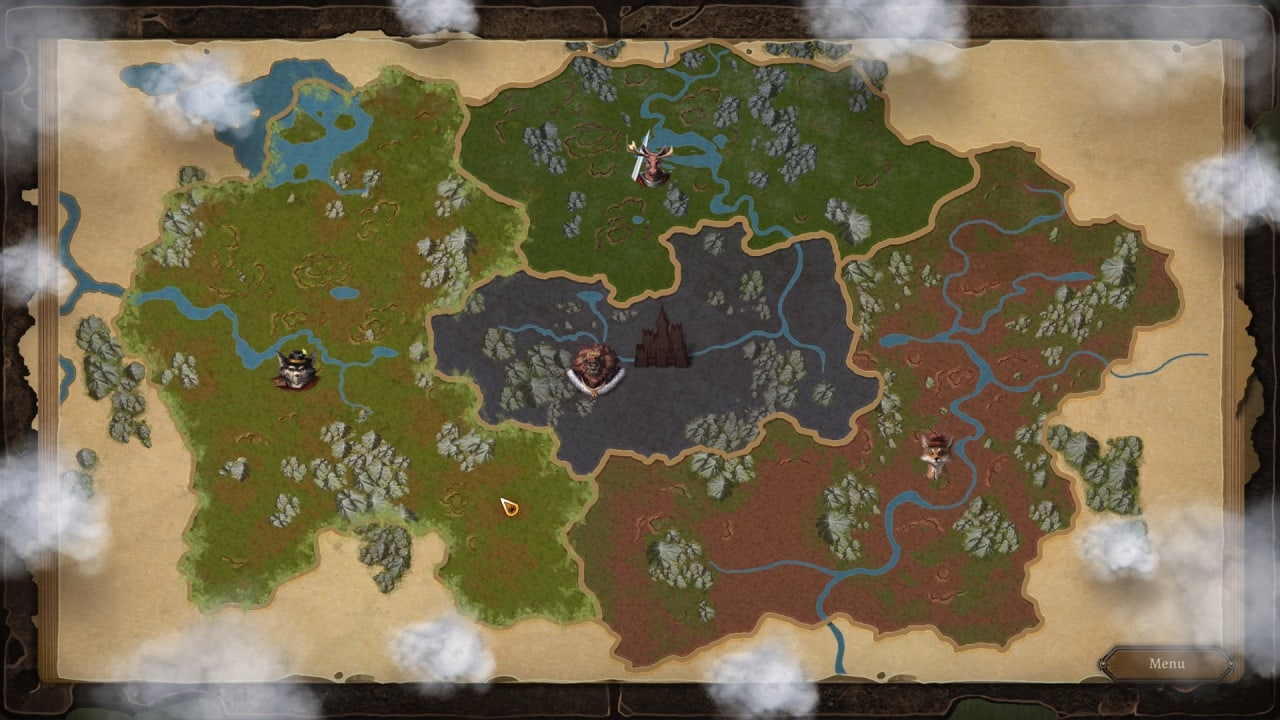This screenshot has width=1280, height=720.
Task: Pick the crowned lion king marker
Action: pos(596,370)
